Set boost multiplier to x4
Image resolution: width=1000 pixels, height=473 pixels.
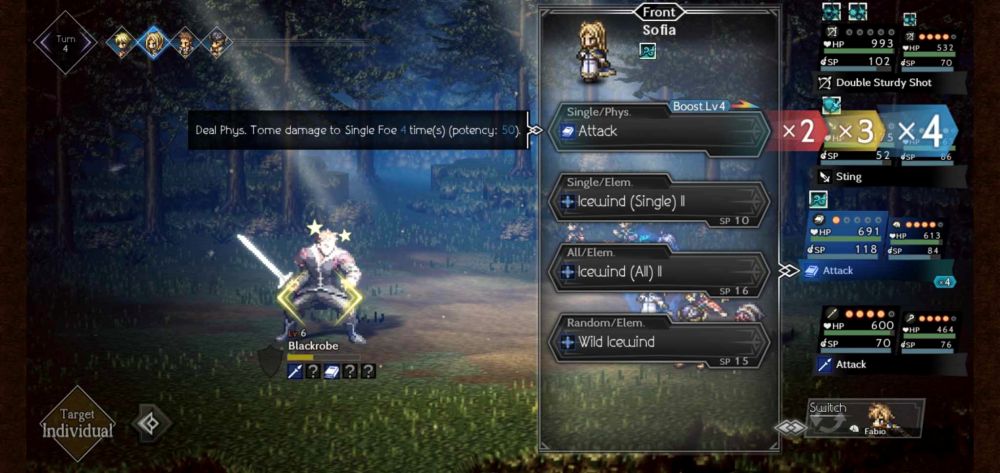918,131
